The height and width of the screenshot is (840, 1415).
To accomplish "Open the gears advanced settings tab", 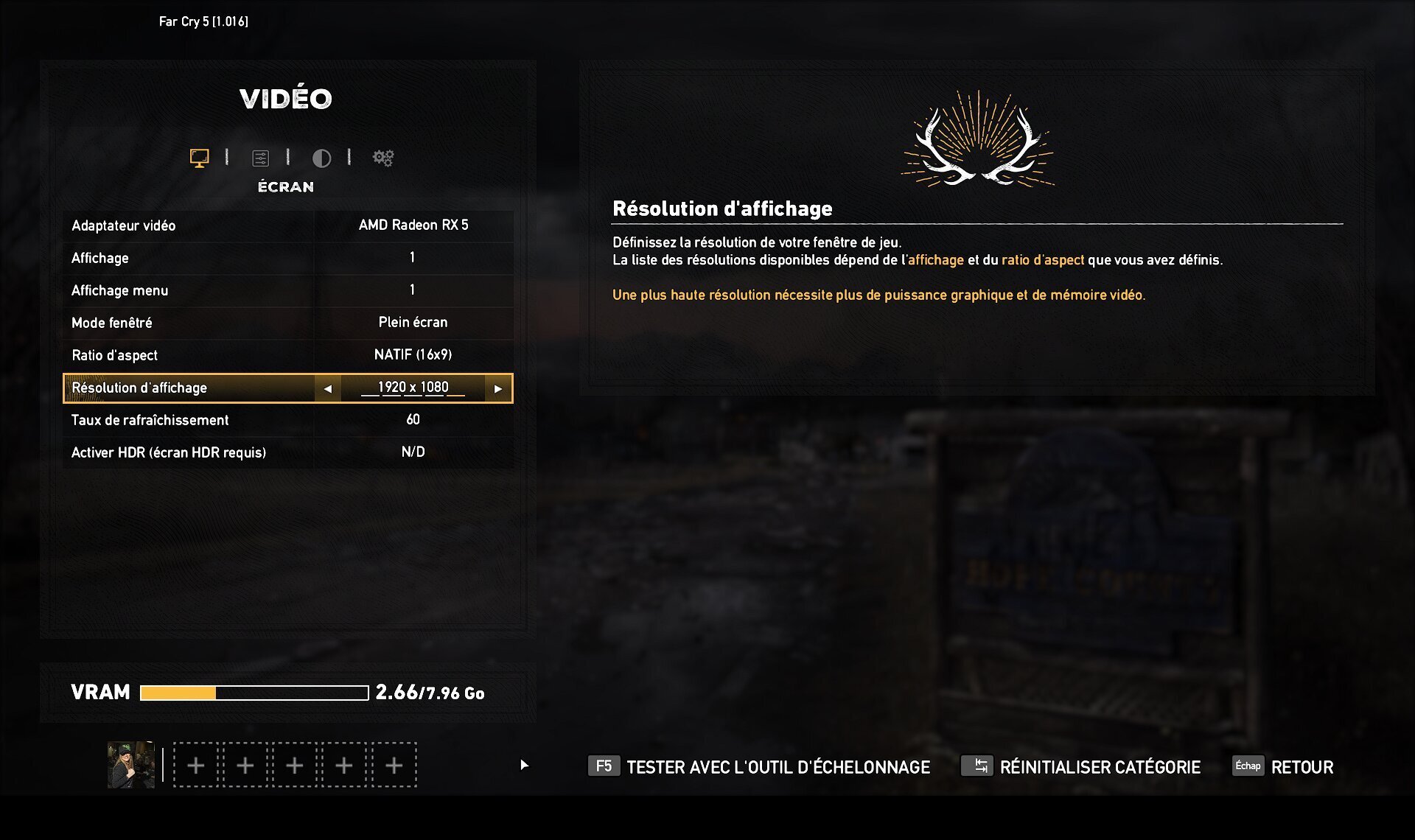I will click(x=382, y=158).
